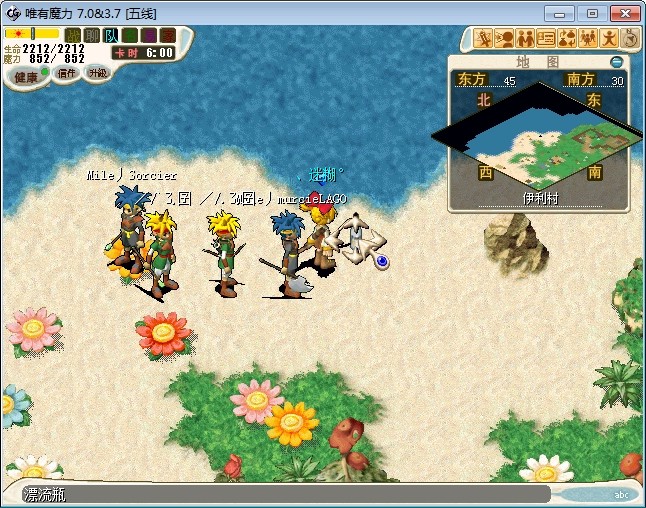Click the 升級 (level up) button
This screenshot has height=508, width=646.
point(97,73)
